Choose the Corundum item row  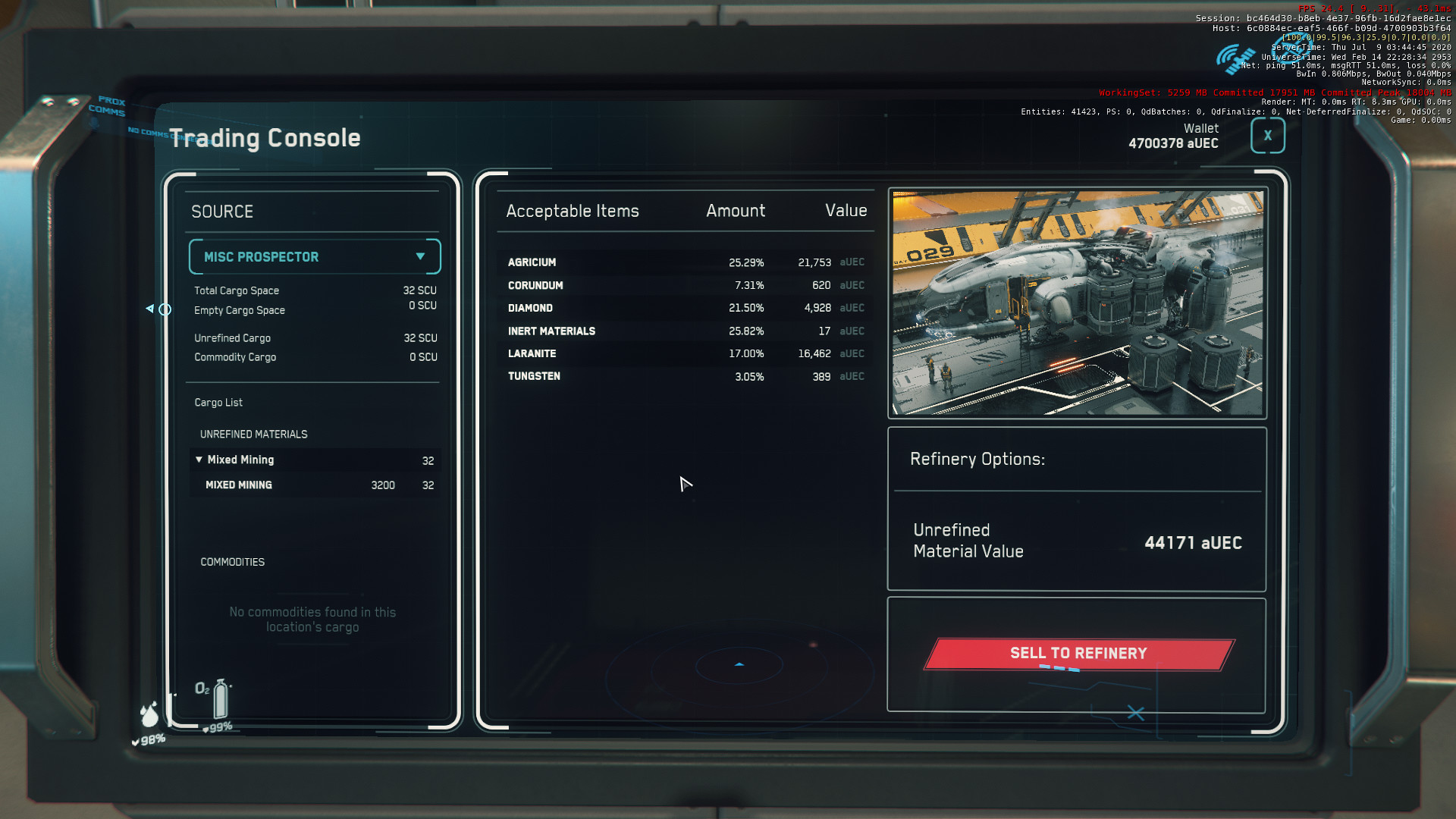[686, 286]
